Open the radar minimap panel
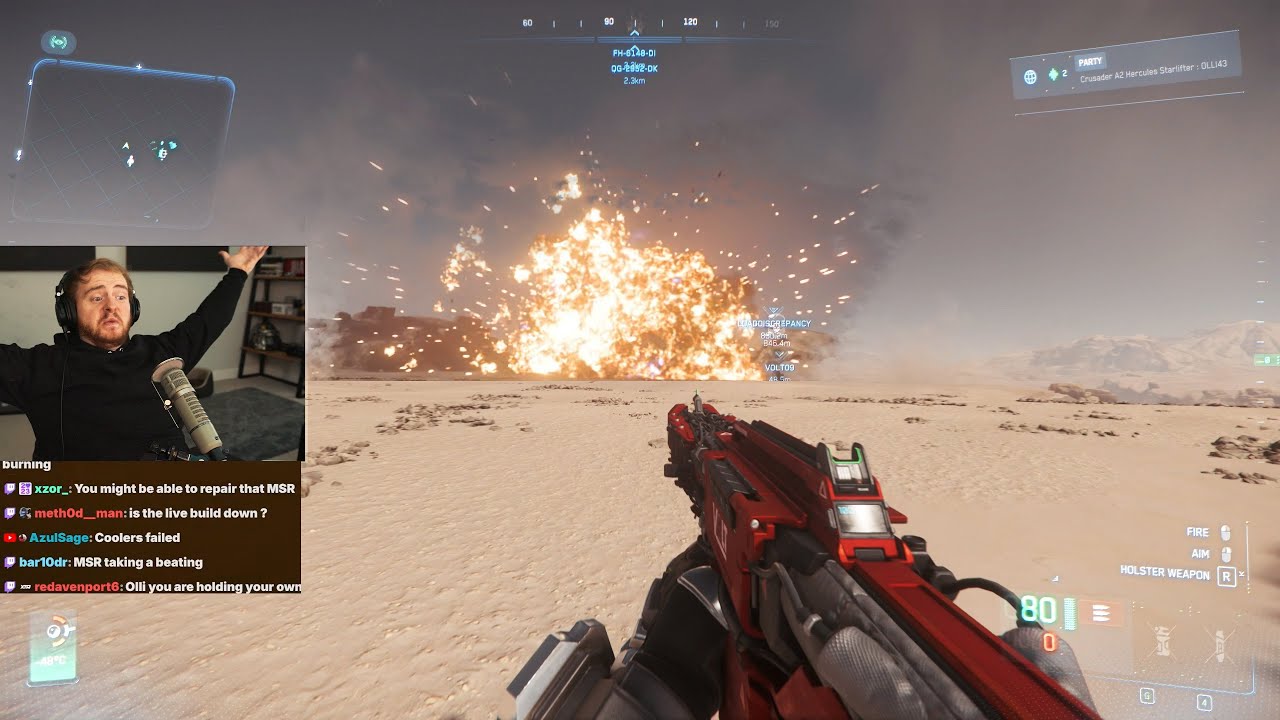 [122, 142]
